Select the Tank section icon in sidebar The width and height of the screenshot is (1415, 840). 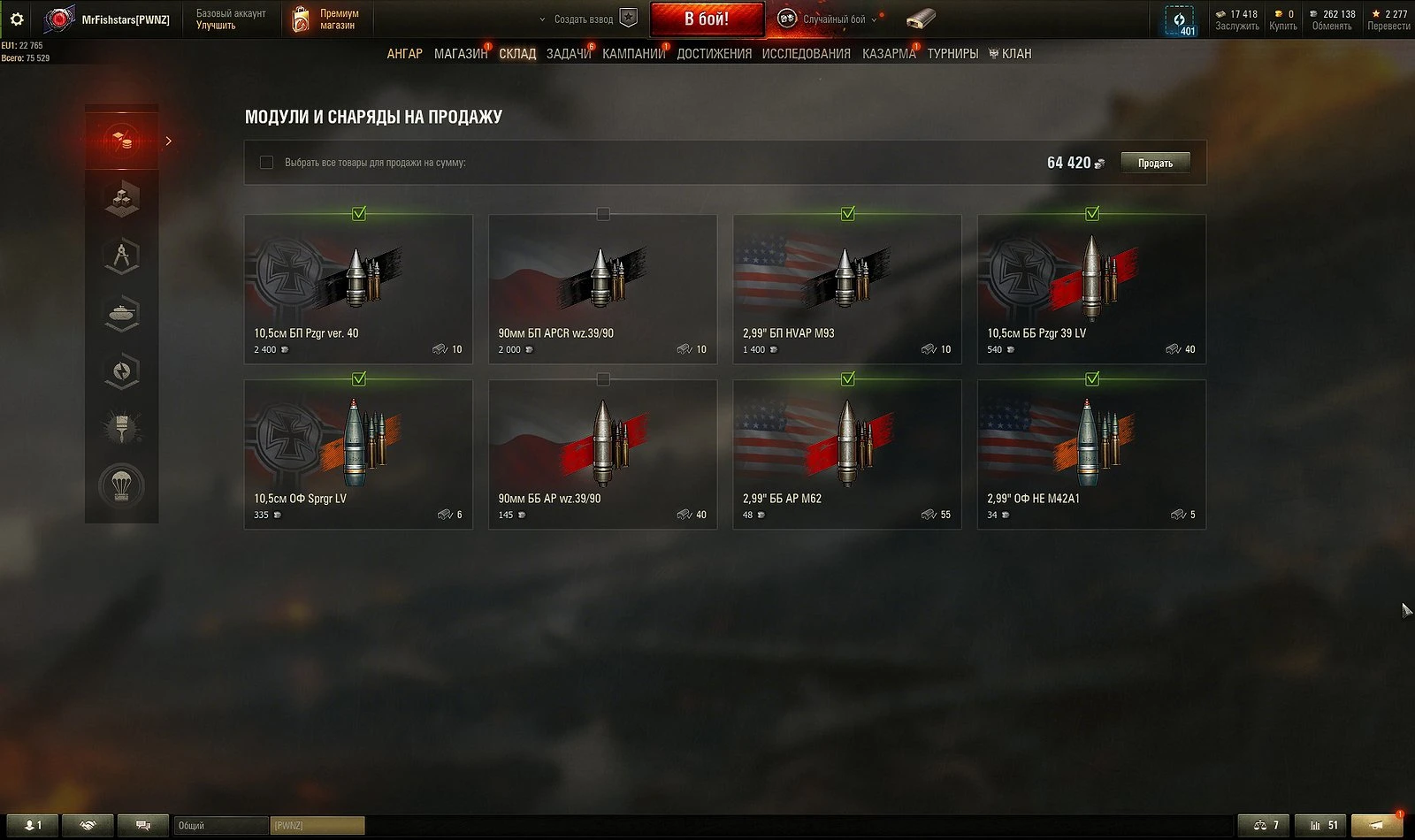(x=122, y=312)
